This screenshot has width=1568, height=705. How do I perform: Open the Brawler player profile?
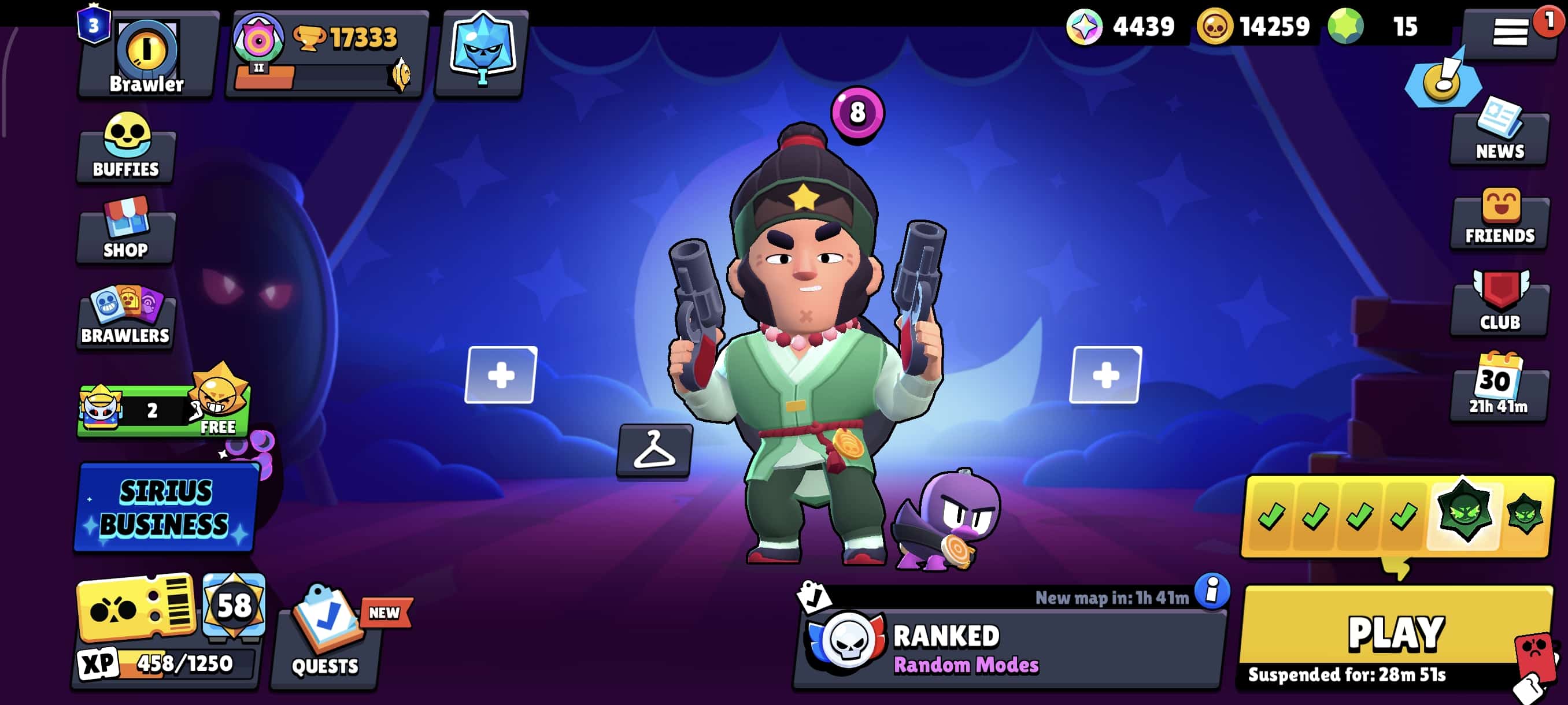(146, 55)
